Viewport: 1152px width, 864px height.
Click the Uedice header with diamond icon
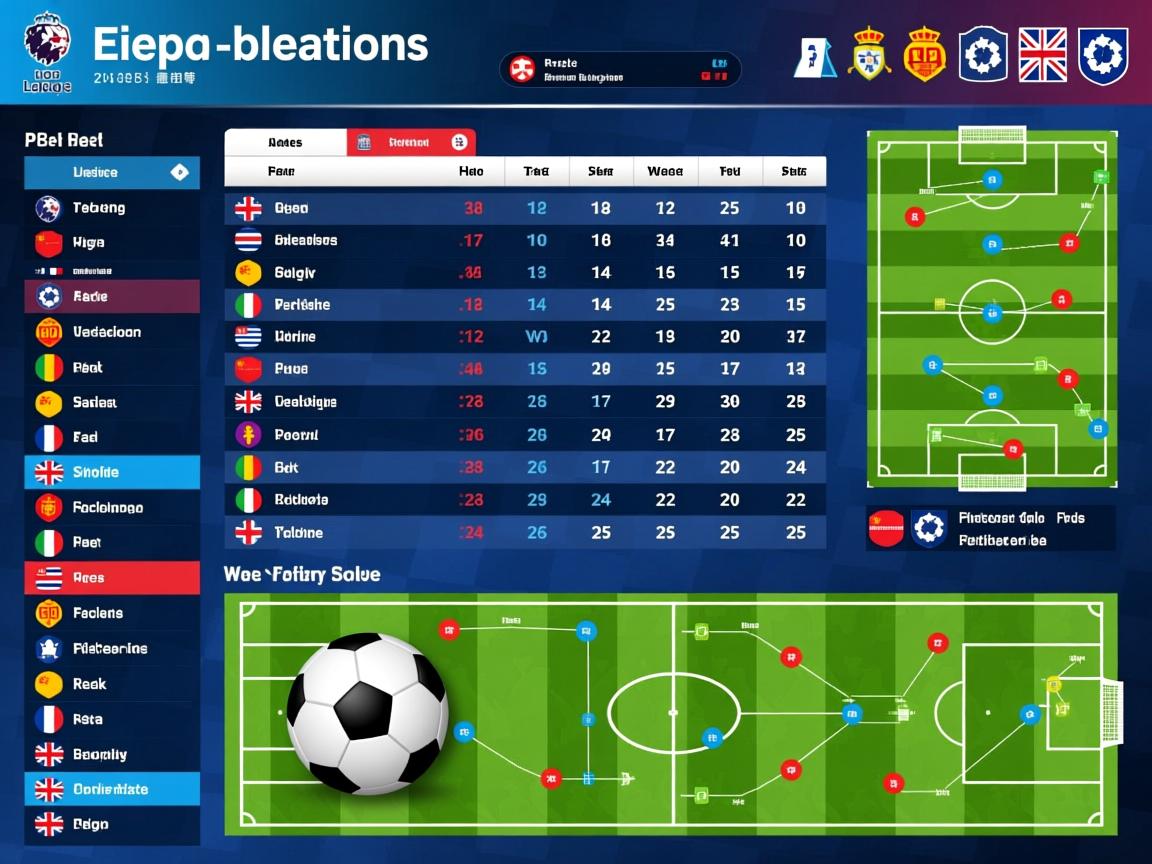click(111, 173)
